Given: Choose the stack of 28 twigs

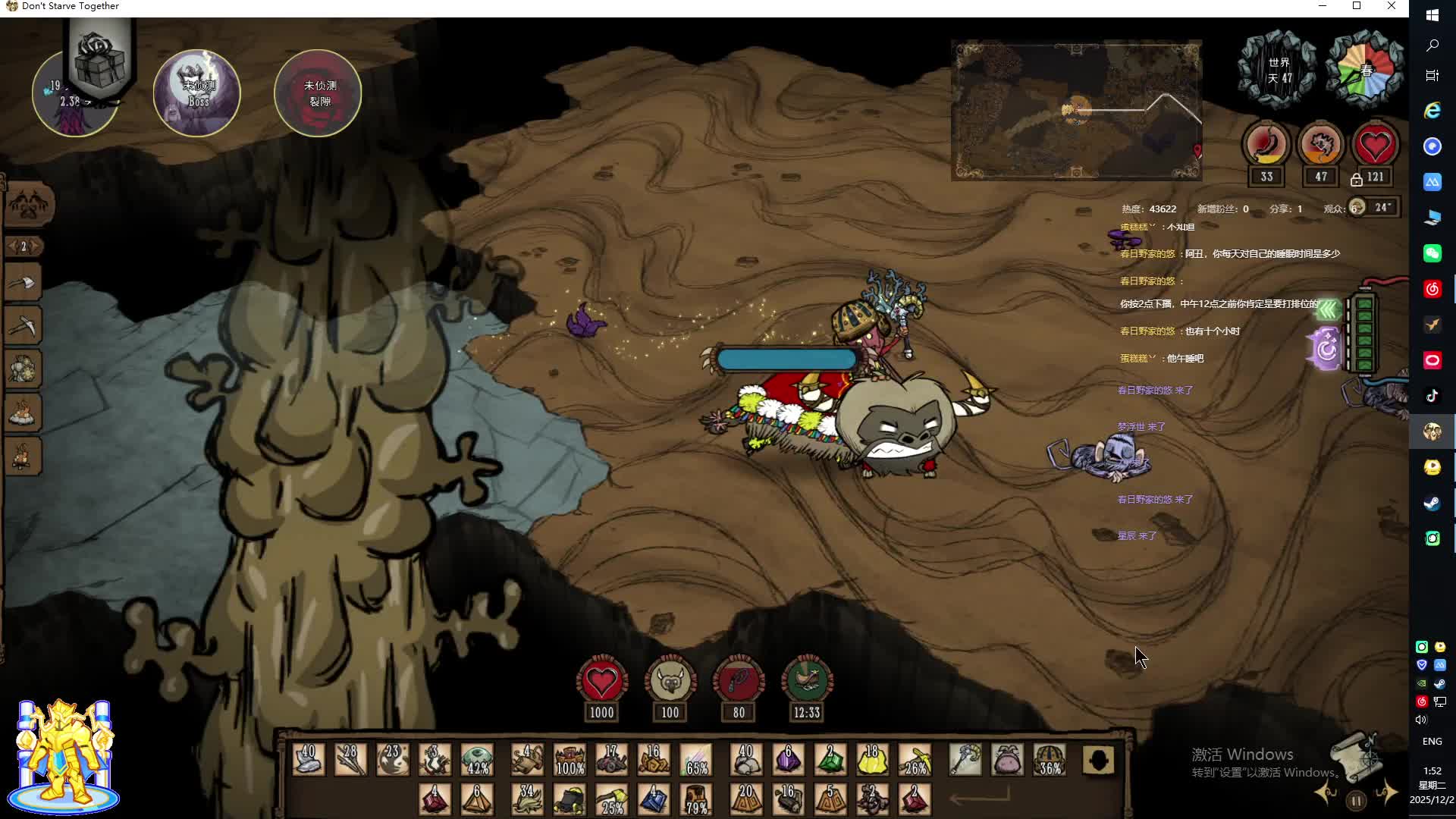Looking at the screenshot, I should tap(350, 759).
